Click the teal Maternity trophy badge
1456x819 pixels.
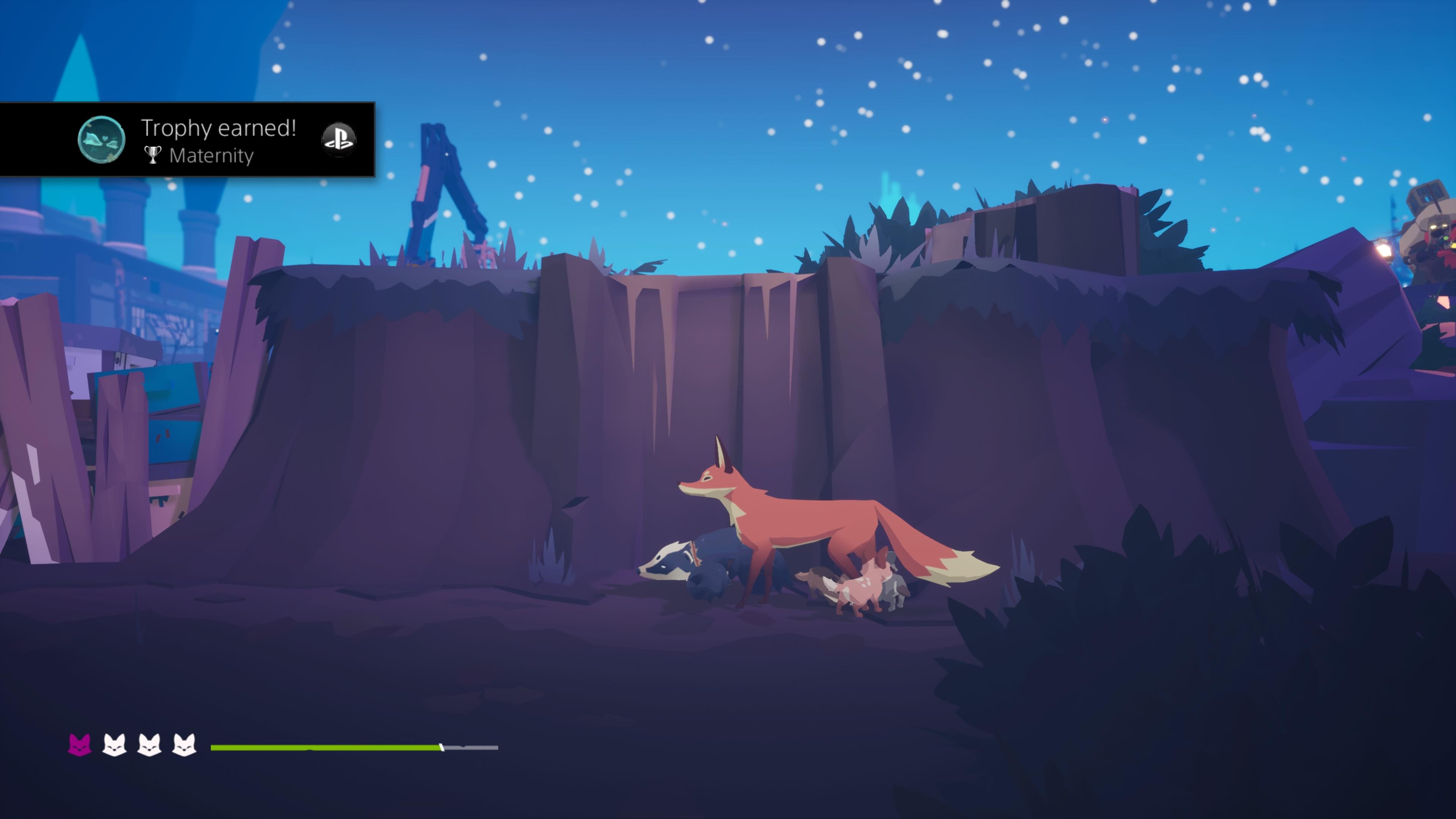101,140
